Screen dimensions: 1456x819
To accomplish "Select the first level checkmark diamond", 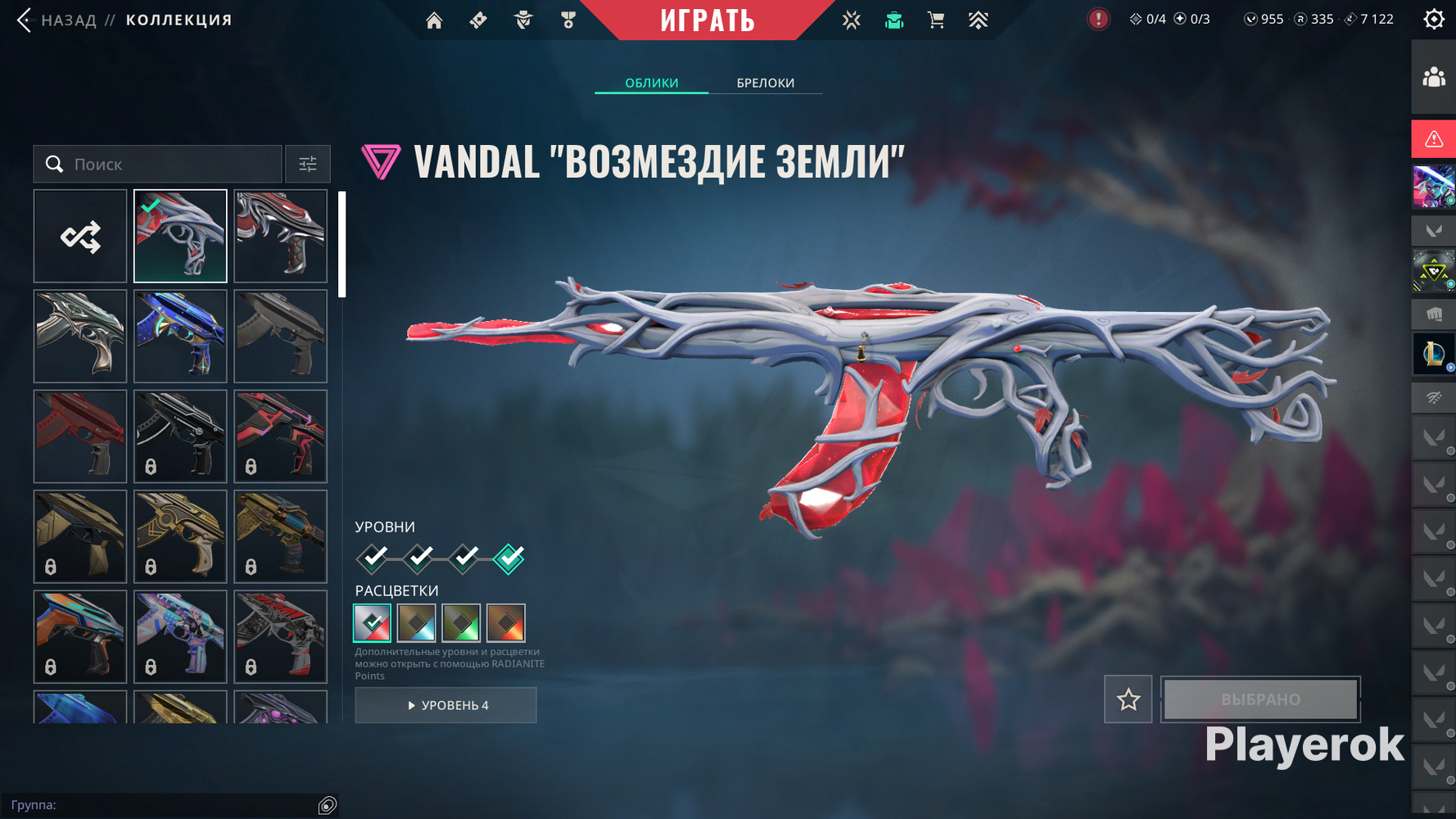I will [x=373, y=559].
